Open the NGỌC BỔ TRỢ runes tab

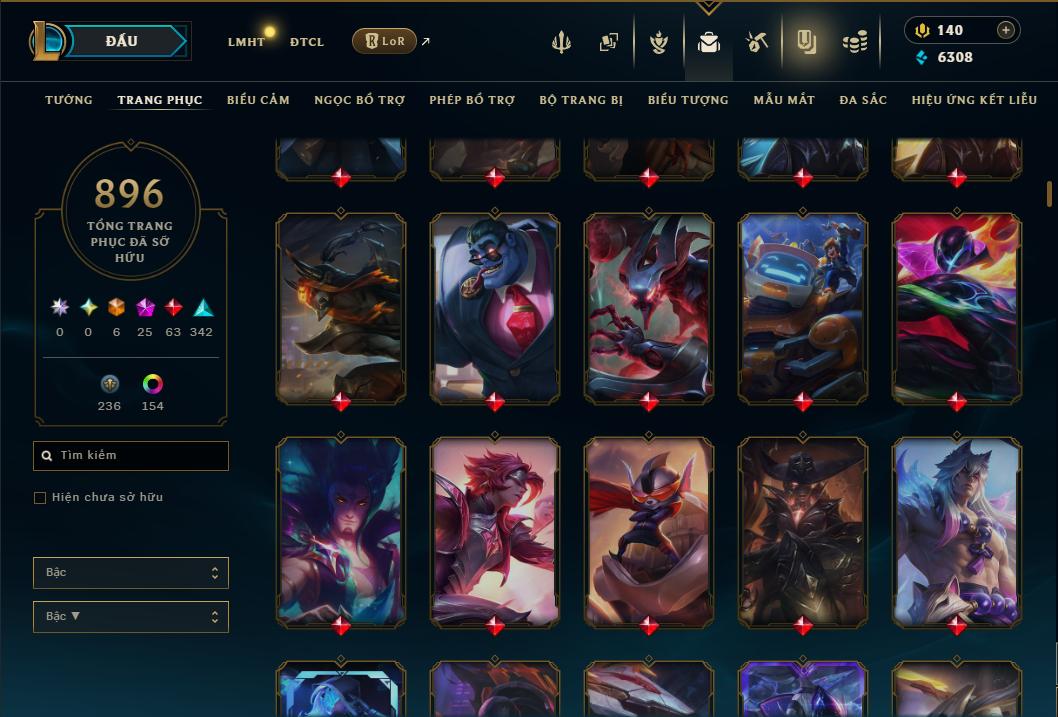click(359, 100)
